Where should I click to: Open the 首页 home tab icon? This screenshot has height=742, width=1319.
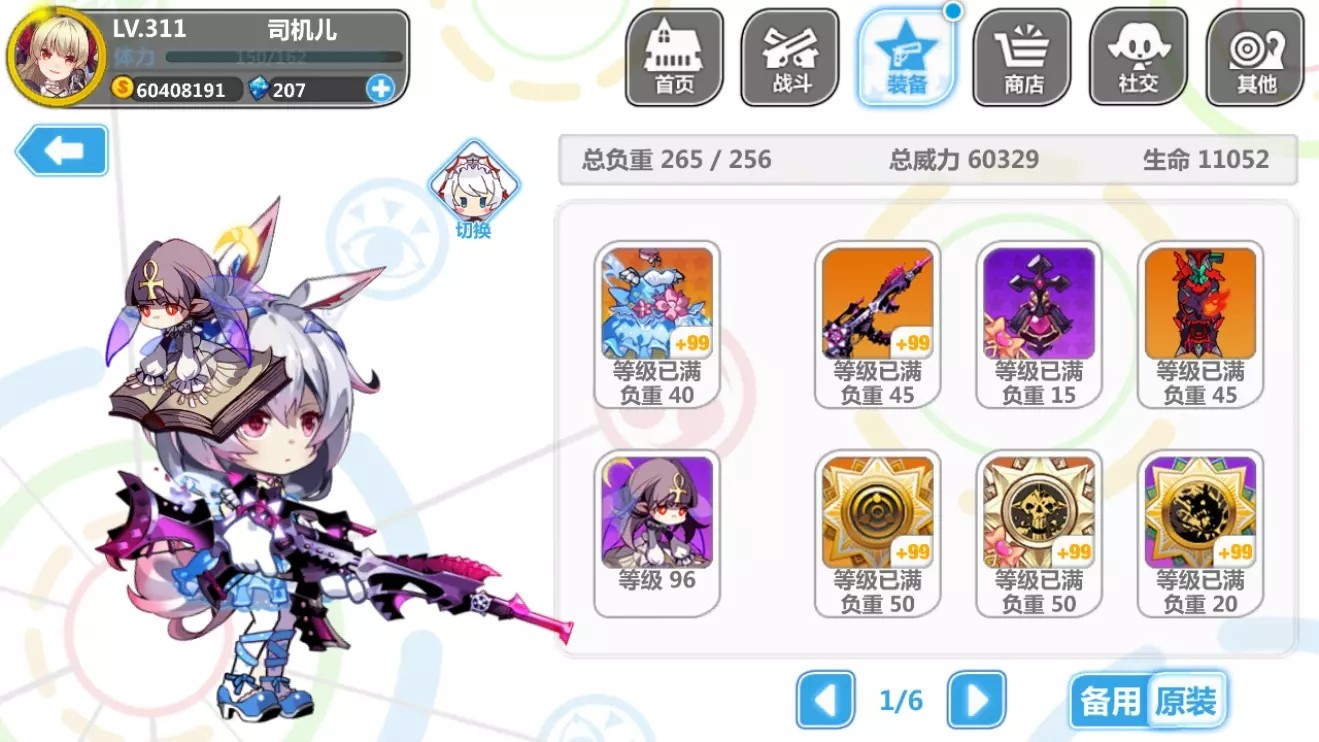coord(675,57)
